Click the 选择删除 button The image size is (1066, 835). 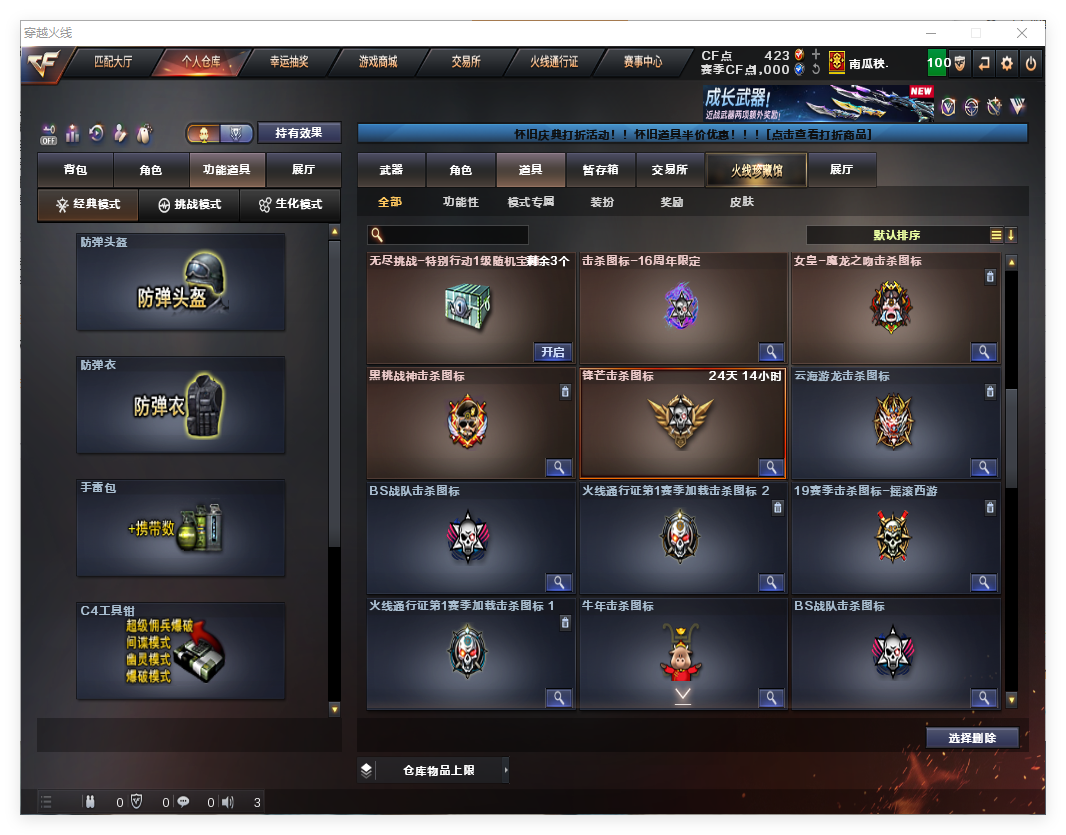pos(971,738)
